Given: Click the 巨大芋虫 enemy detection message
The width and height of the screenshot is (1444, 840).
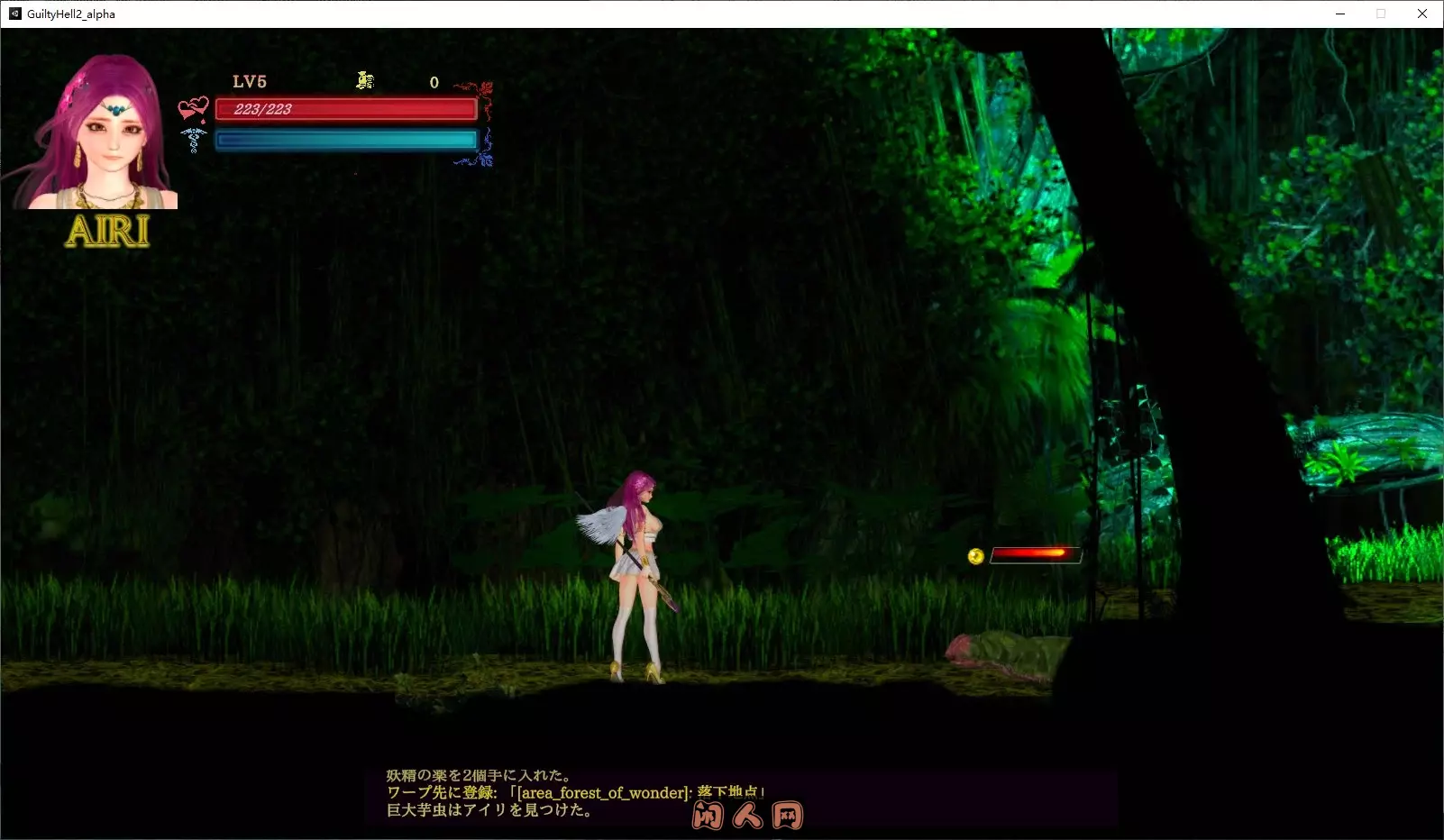Looking at the screenshot, I should coord(493,810).
